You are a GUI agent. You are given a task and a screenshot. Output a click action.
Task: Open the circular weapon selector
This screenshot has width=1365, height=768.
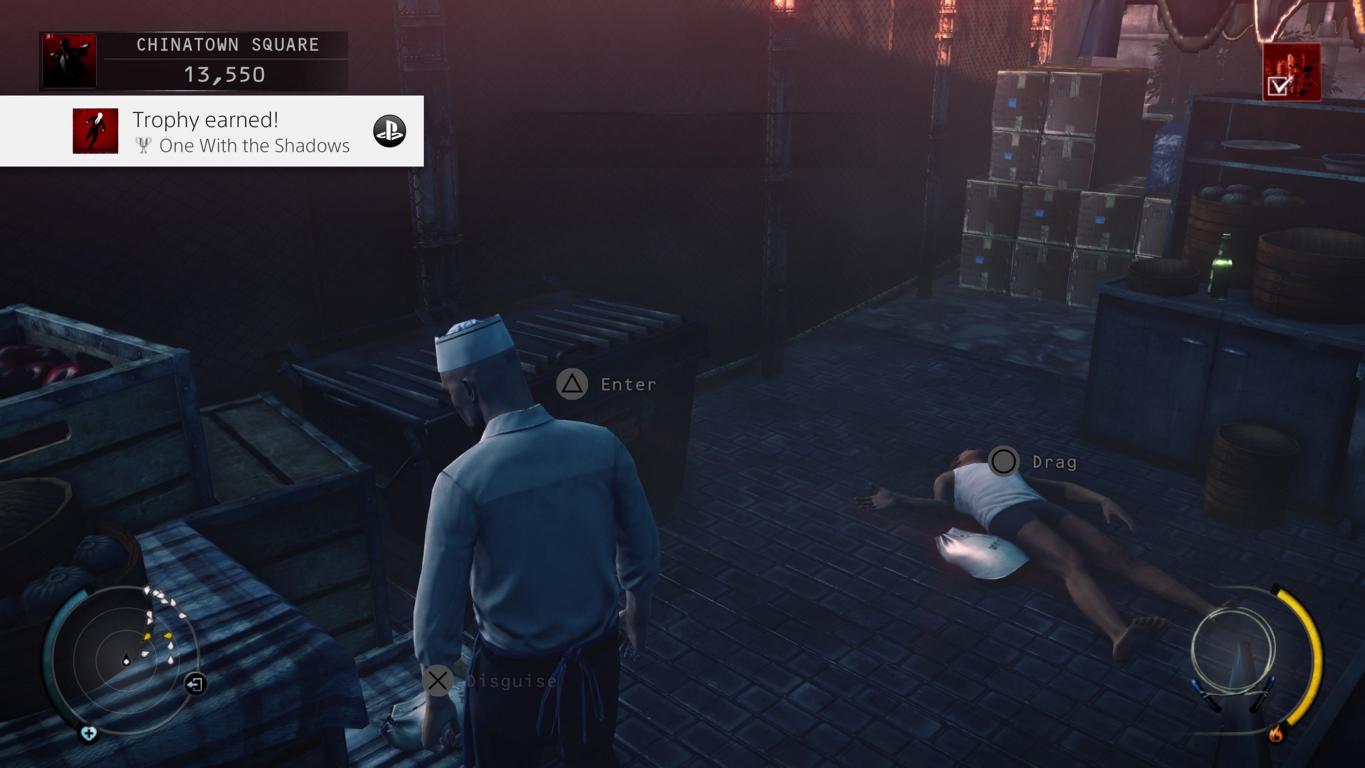1233,651
